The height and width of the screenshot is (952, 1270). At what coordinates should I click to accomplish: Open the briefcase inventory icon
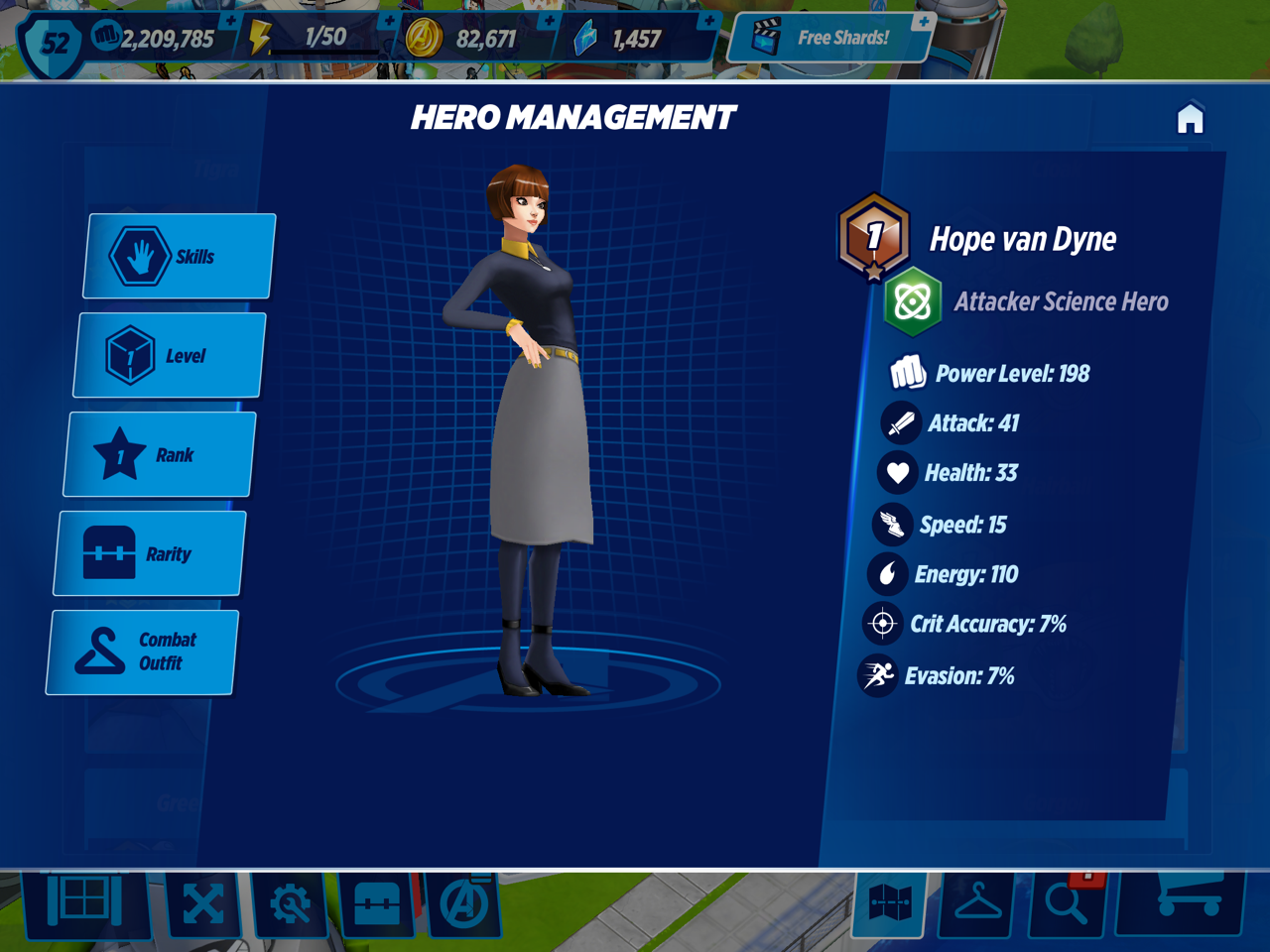(377, 904)
